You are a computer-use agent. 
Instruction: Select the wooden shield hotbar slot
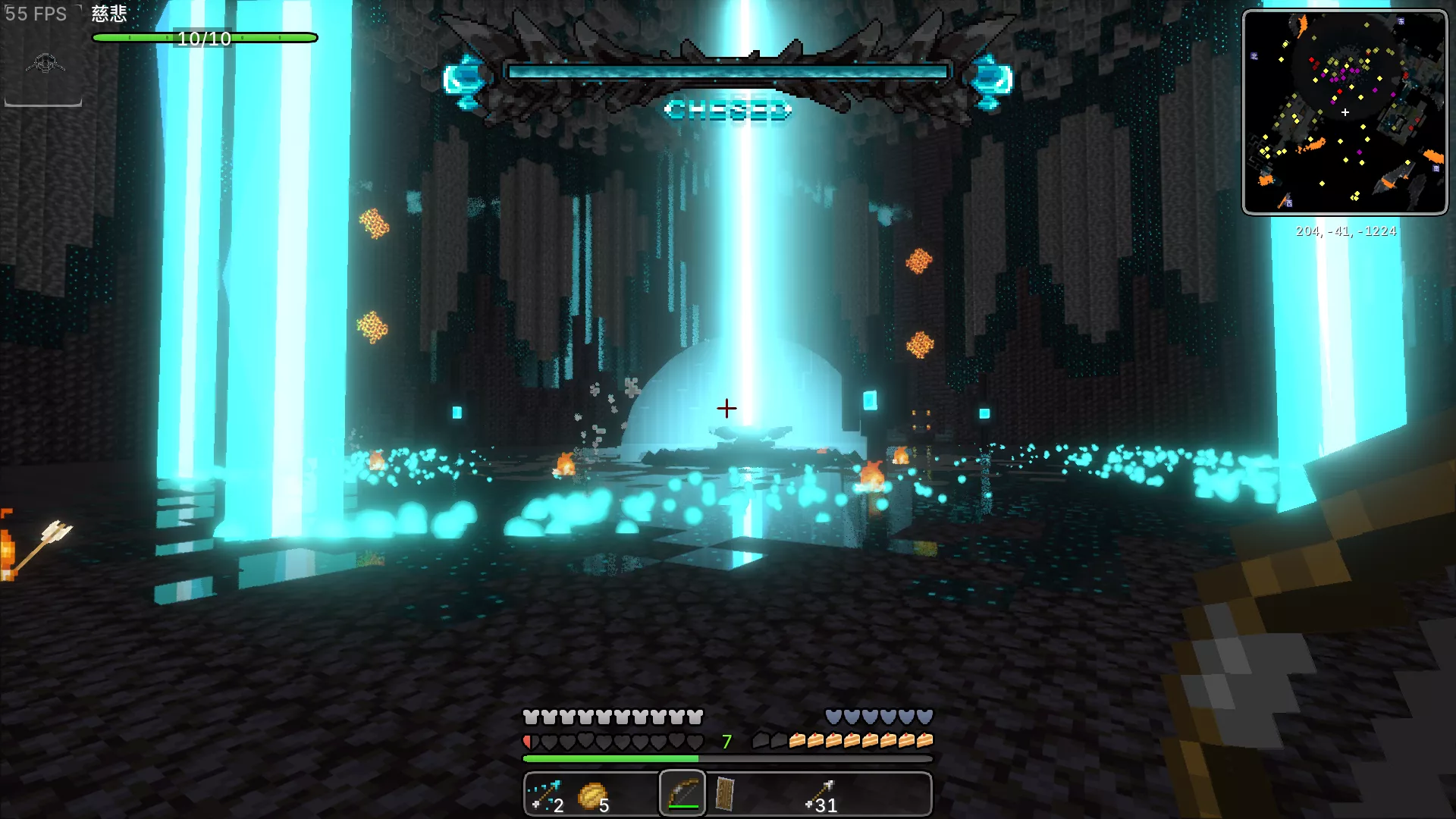point(725,794)
